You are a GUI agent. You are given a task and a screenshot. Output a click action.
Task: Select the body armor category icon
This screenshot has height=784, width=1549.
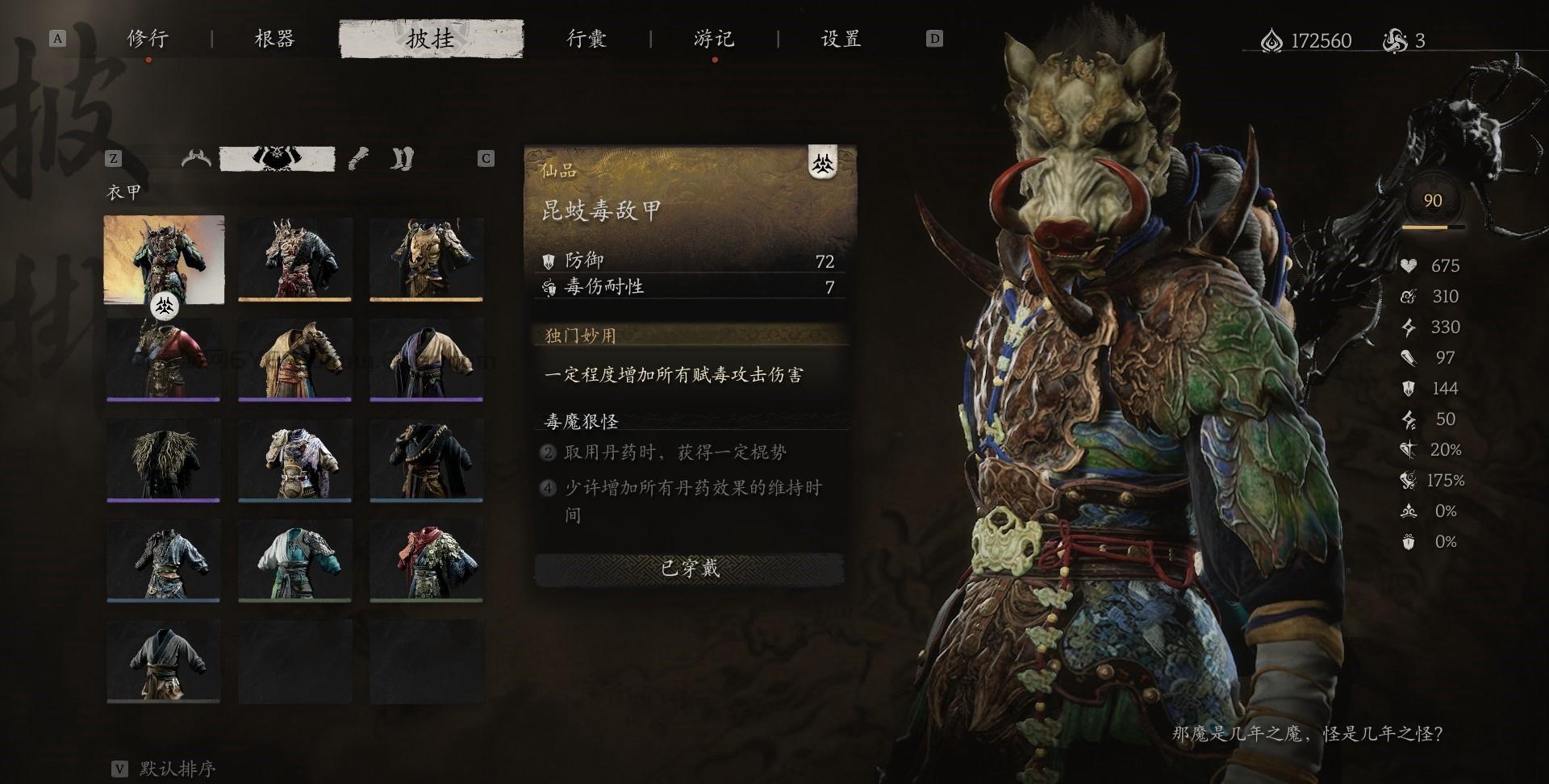tap(277, 158)
